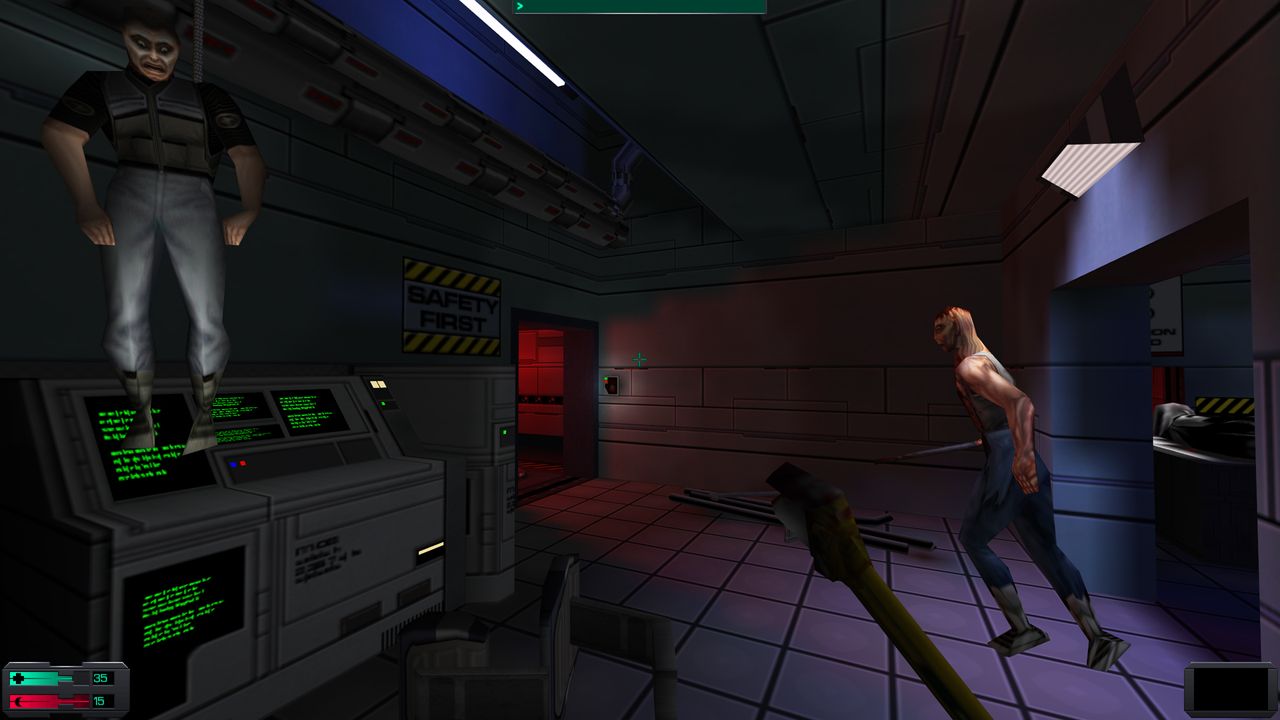
Task: Click the psi points value reading 15
Action: tap(100, 701)
